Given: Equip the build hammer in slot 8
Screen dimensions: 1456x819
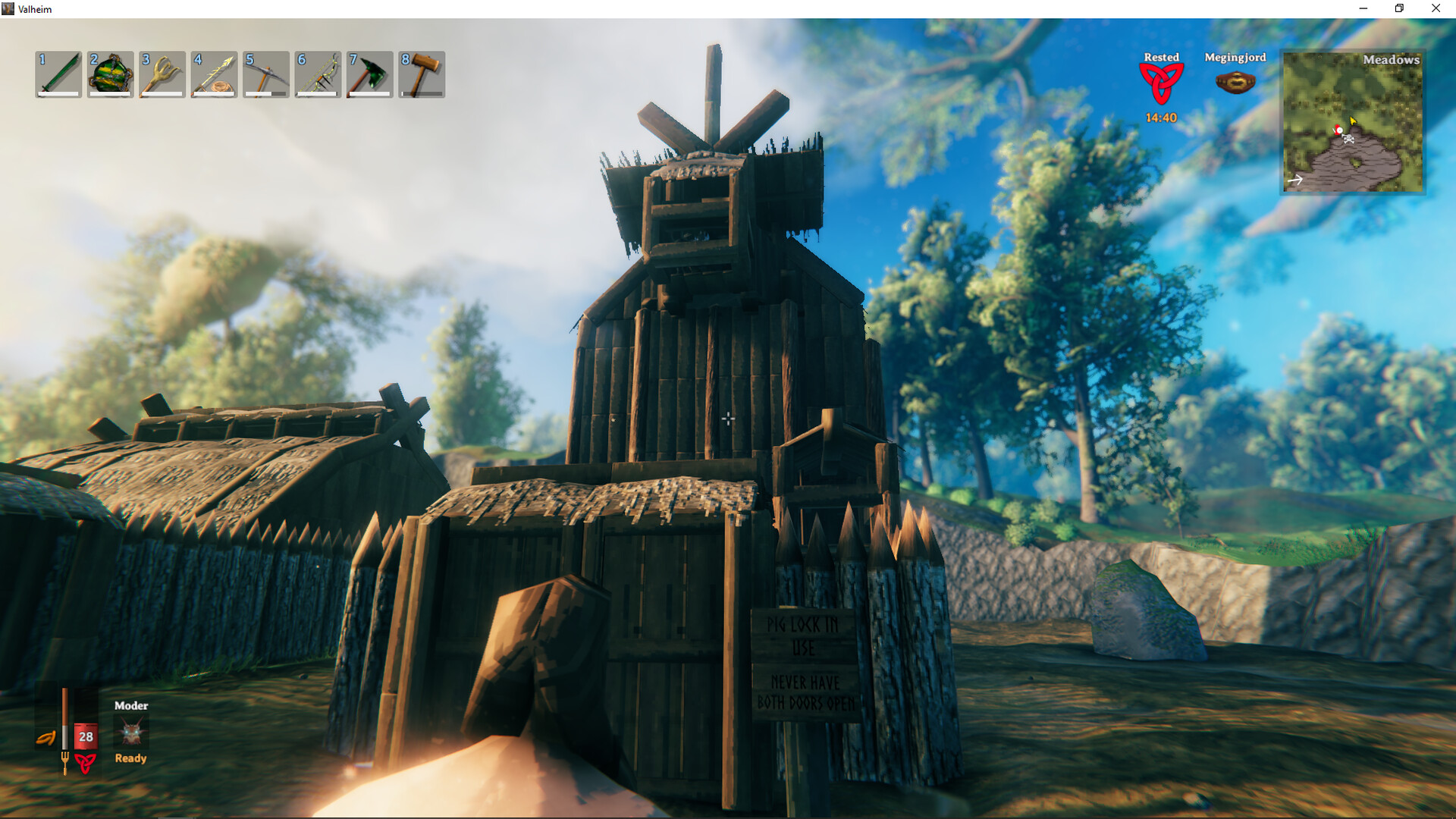Looking at the screenshot, I should 419,74.
